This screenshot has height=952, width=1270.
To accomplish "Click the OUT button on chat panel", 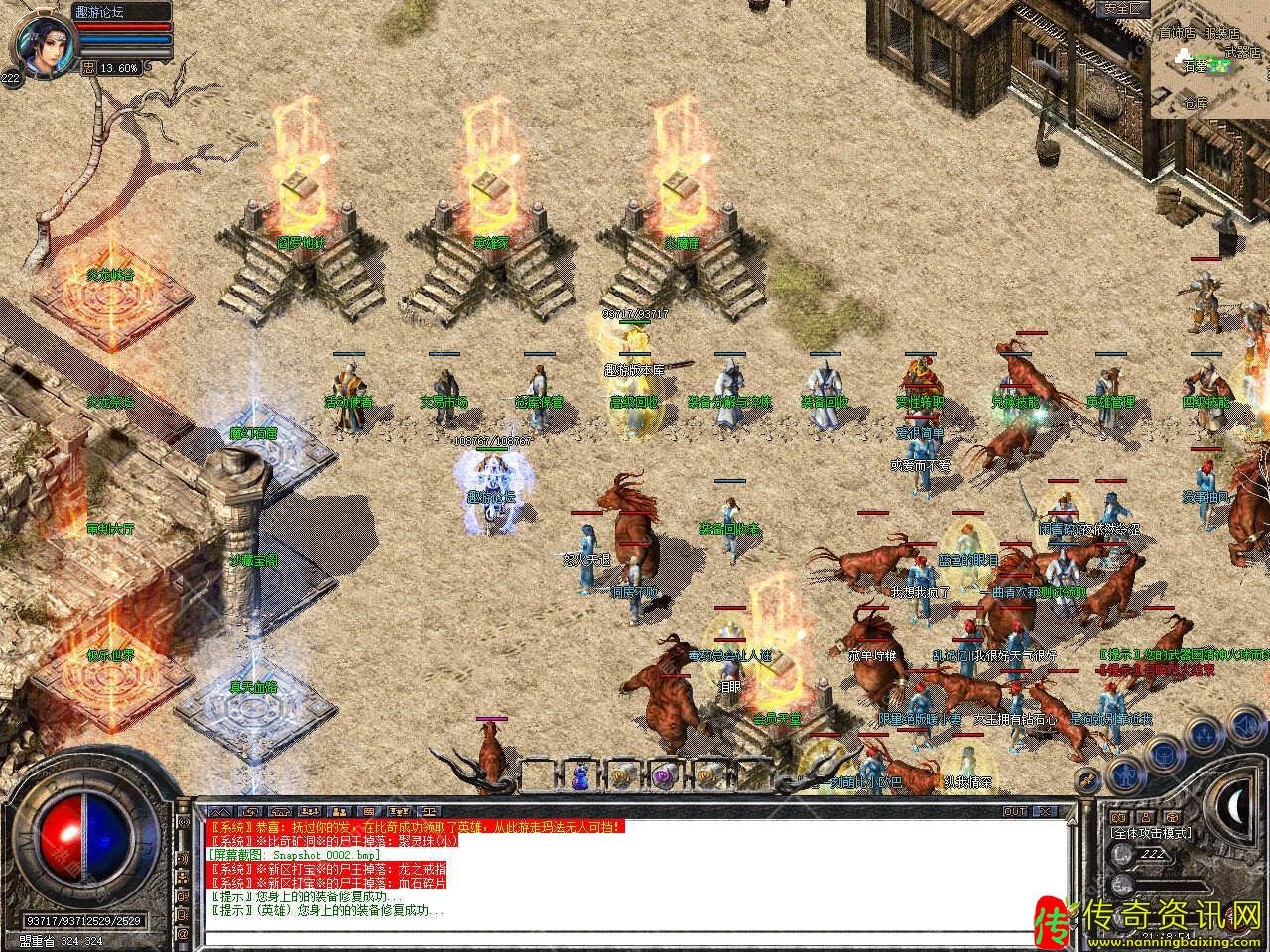I will [x=1015, y=811].
